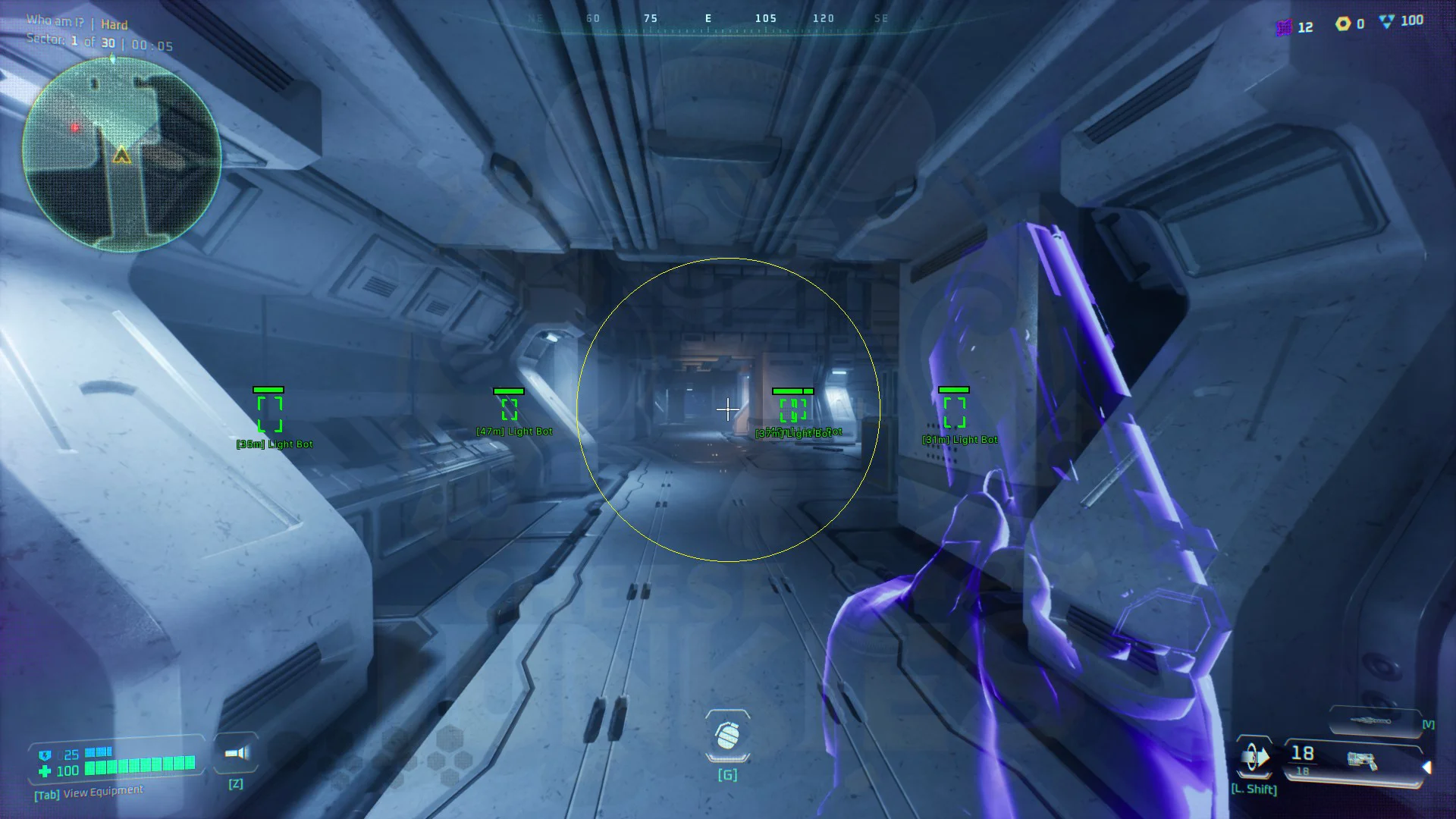The image size is (1456, 819).
Task: Select the pistol icon in the ammo panel
Action: (x=1363, y=762)
